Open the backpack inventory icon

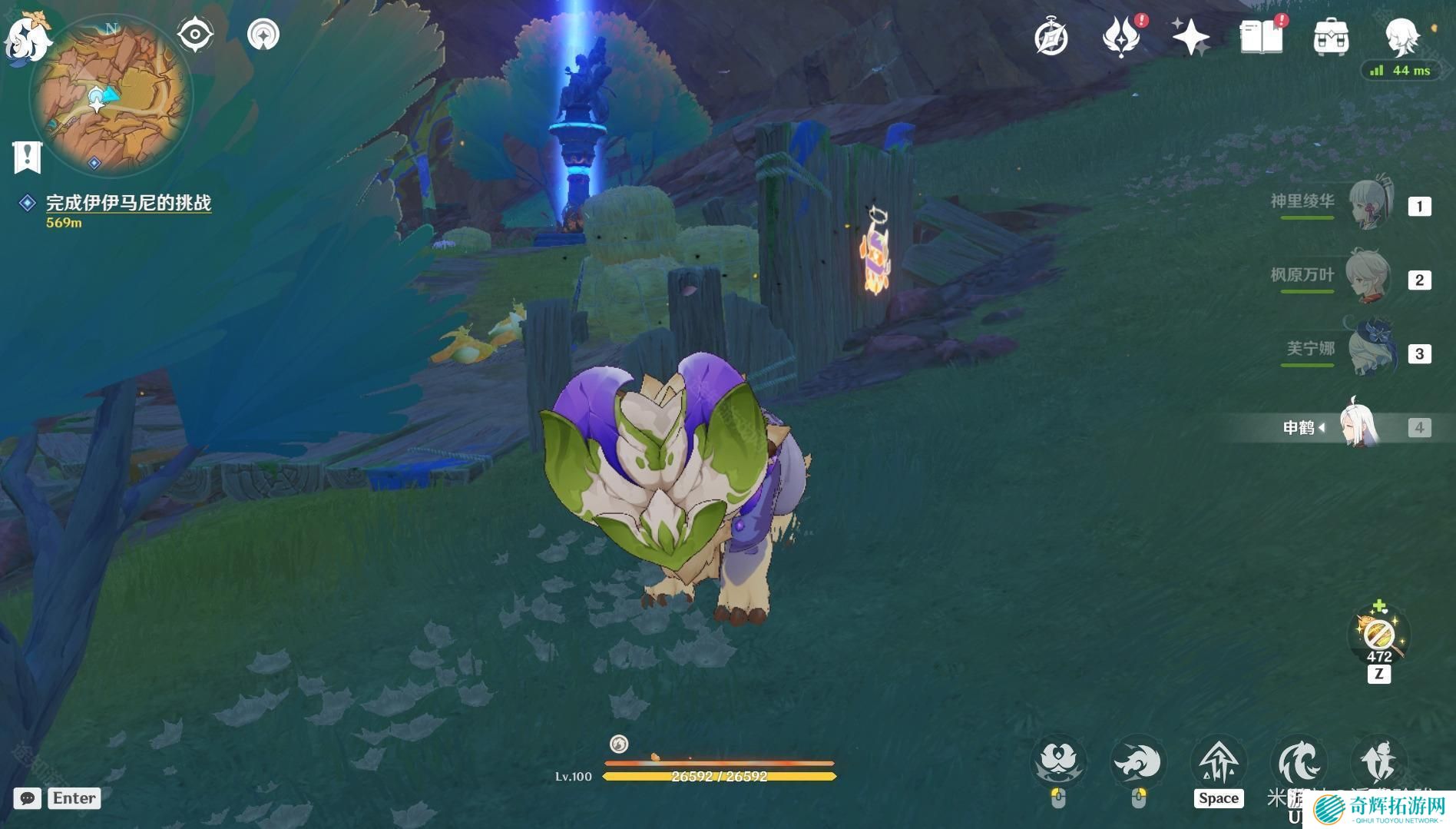pos(1331,37)
